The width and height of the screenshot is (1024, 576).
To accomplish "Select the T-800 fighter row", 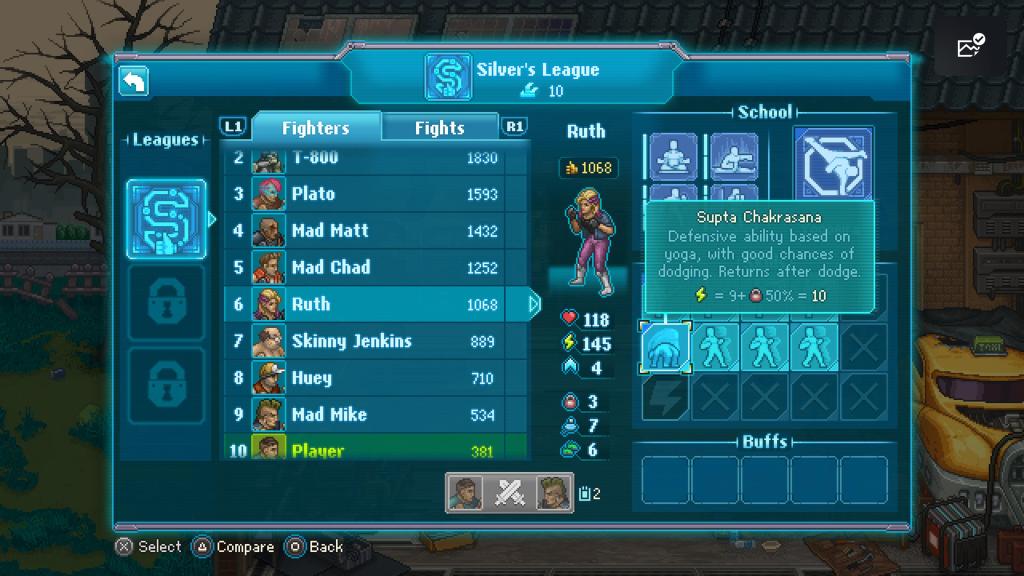I will (x=375, y=158).
